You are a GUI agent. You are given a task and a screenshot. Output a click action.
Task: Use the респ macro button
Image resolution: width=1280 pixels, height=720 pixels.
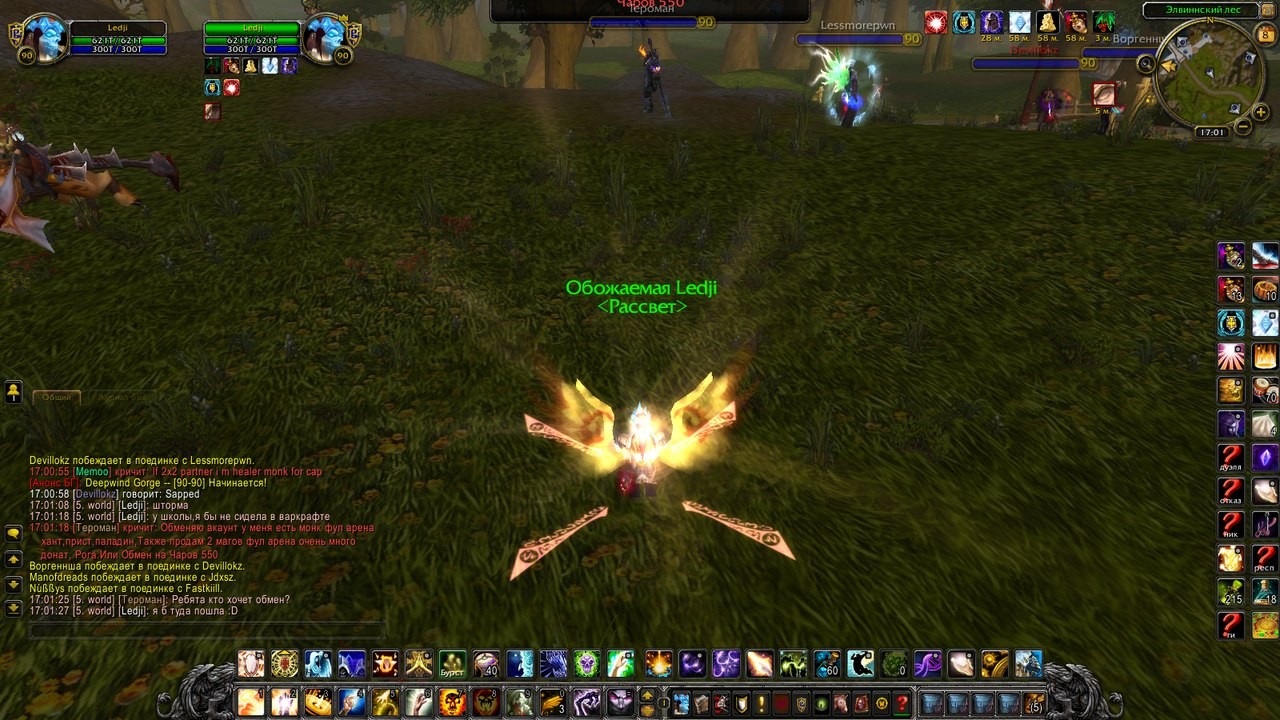[x=1265, y=558]
